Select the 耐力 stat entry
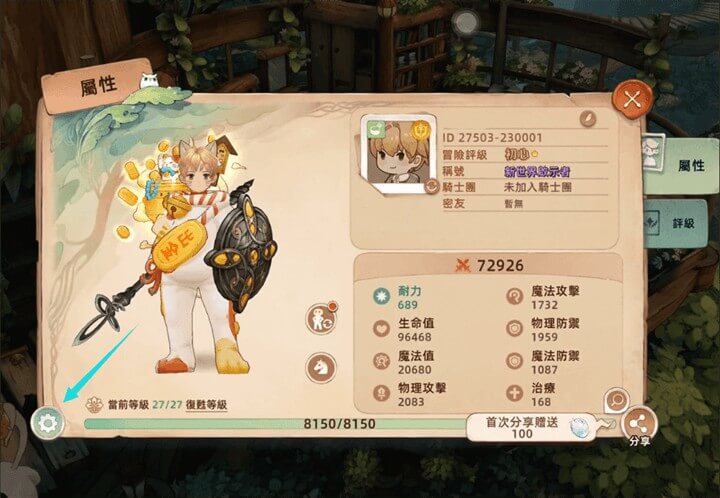Screen dimensions: 720x498 click(x=408, y=296)
